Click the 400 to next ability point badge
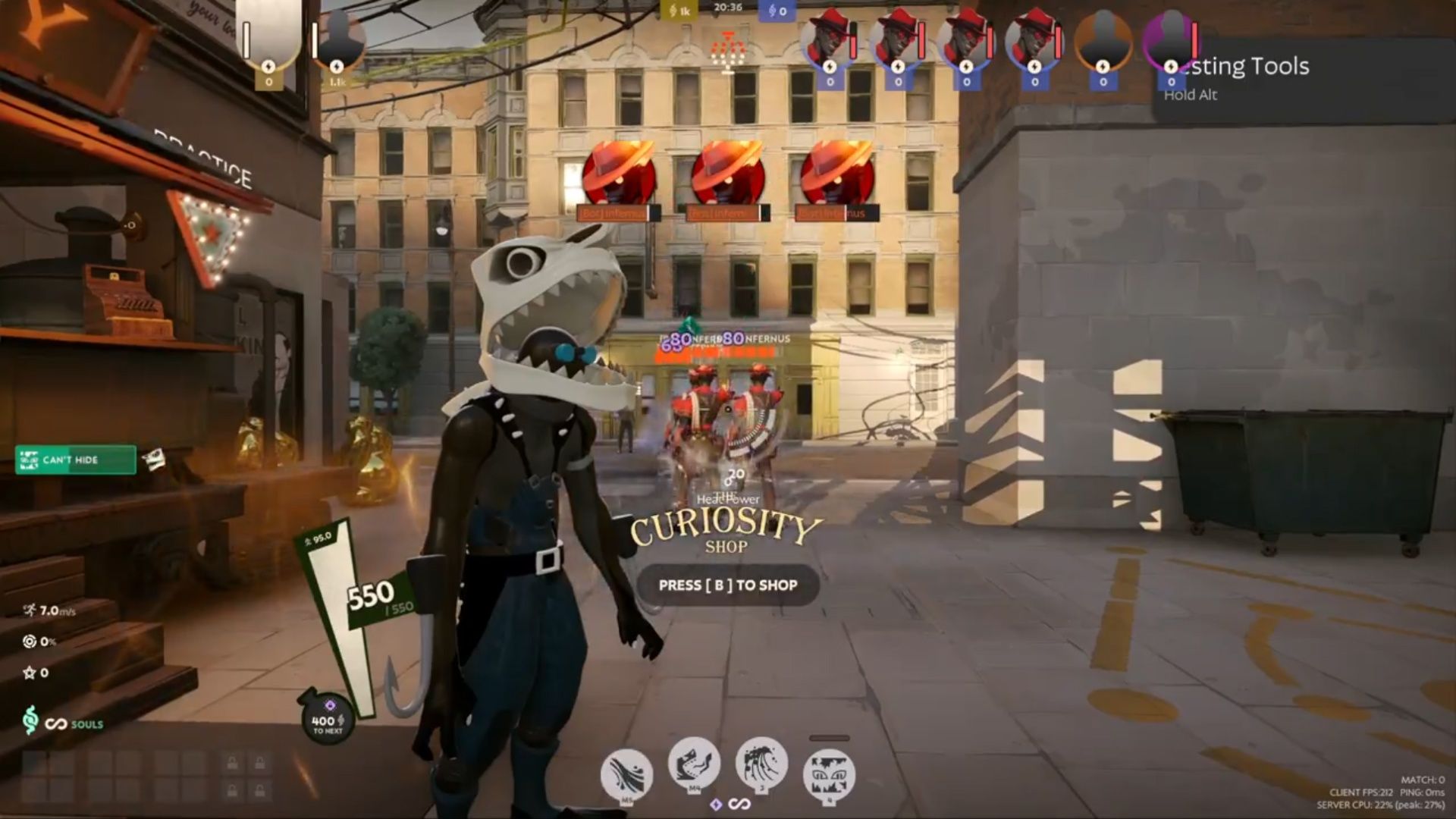The image size is (1456, 819). [x=328, y=718]
